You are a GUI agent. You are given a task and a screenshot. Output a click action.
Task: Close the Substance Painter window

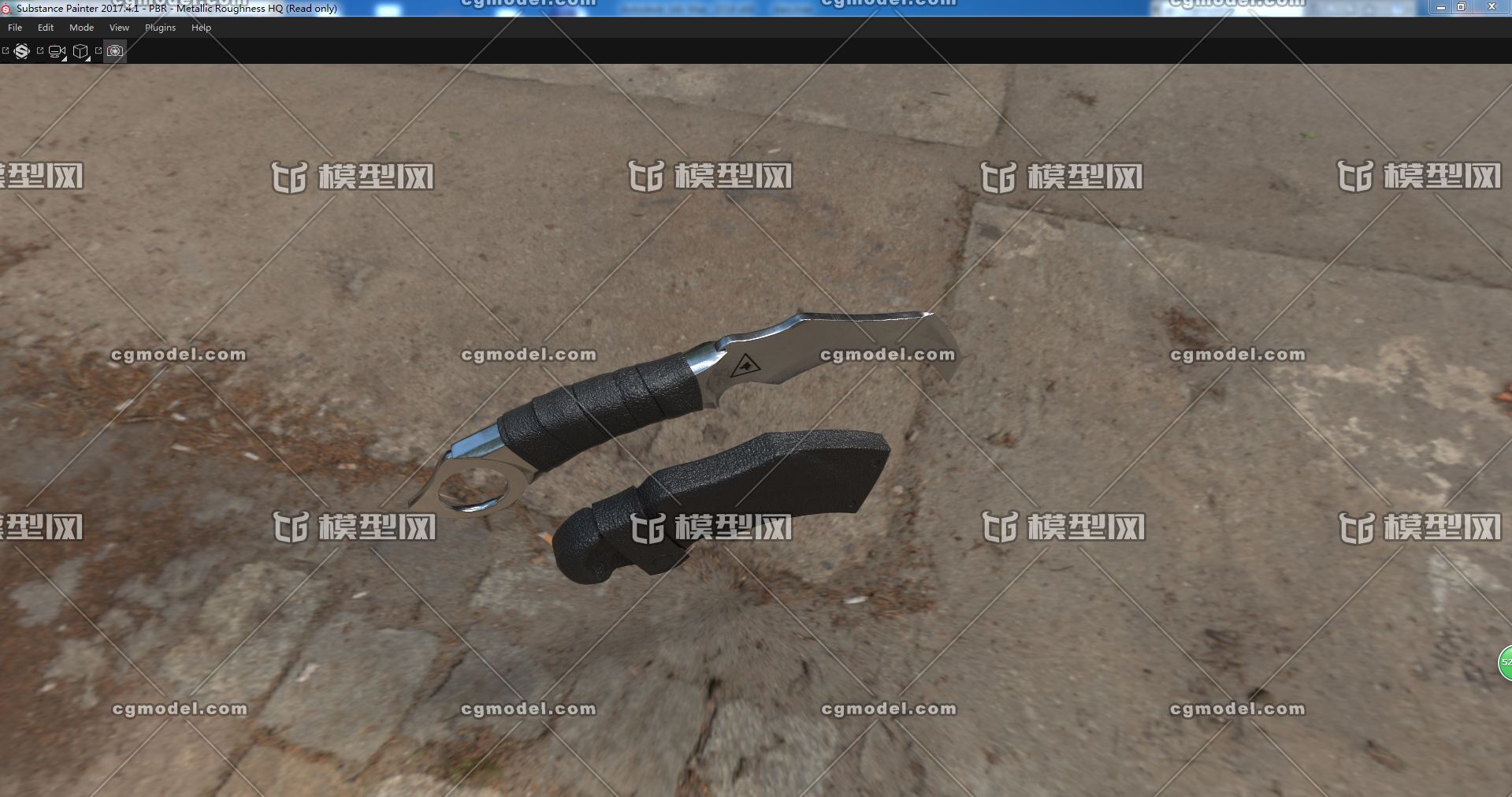pyautogui.click(x=1491, y=7)
